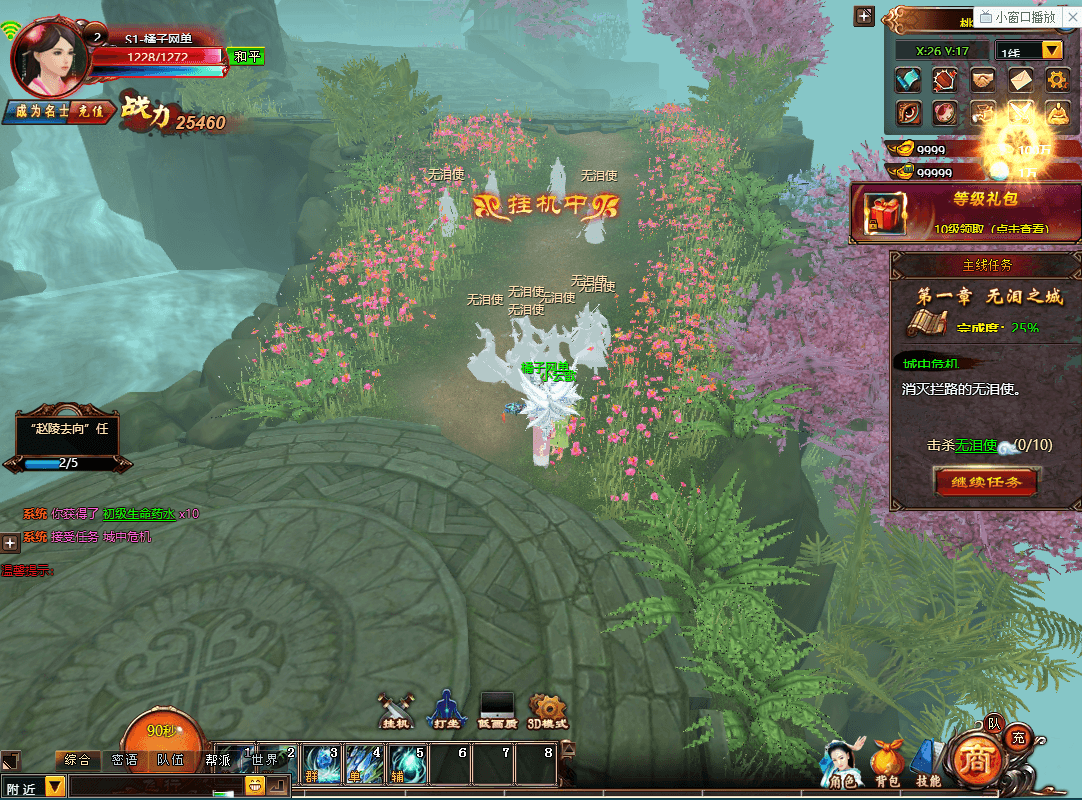Open the 技能 skills book
Viewport: 1082px width, 800px height.
928,763
